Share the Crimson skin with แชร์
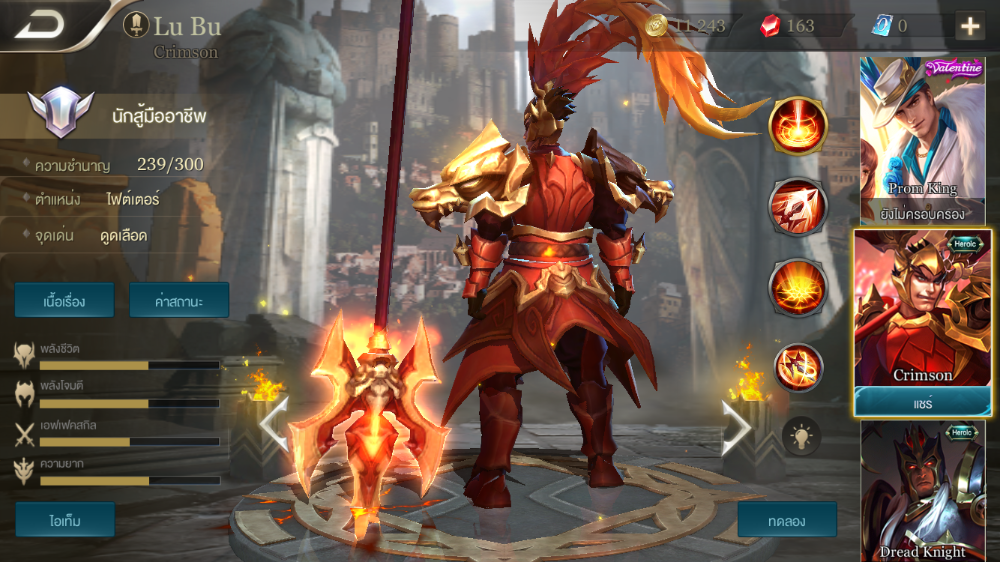The width and height of the screenshot is (1000, 562). tap(922, 401)
